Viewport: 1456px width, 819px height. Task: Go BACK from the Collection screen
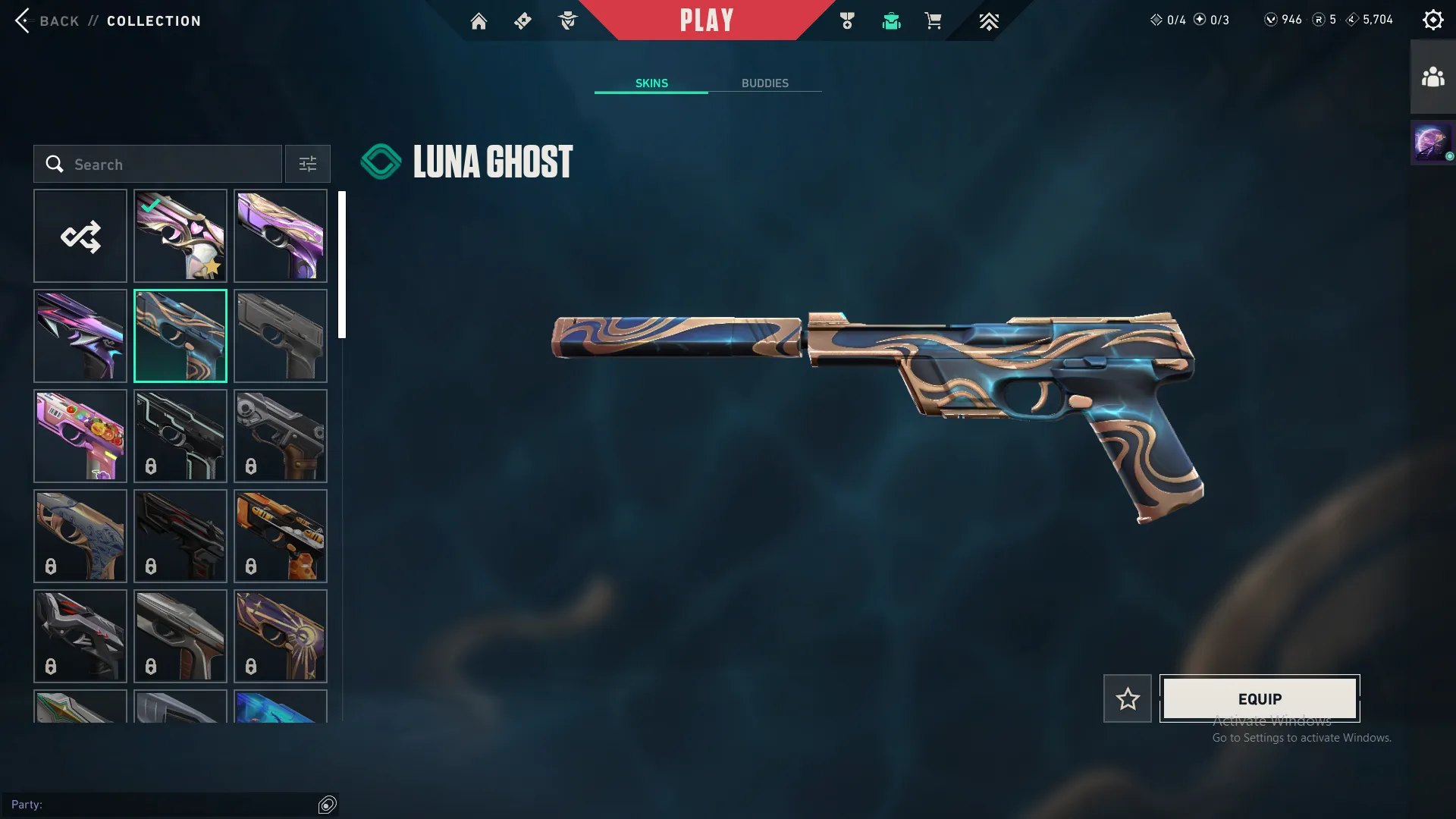click(x=49, y=20)
